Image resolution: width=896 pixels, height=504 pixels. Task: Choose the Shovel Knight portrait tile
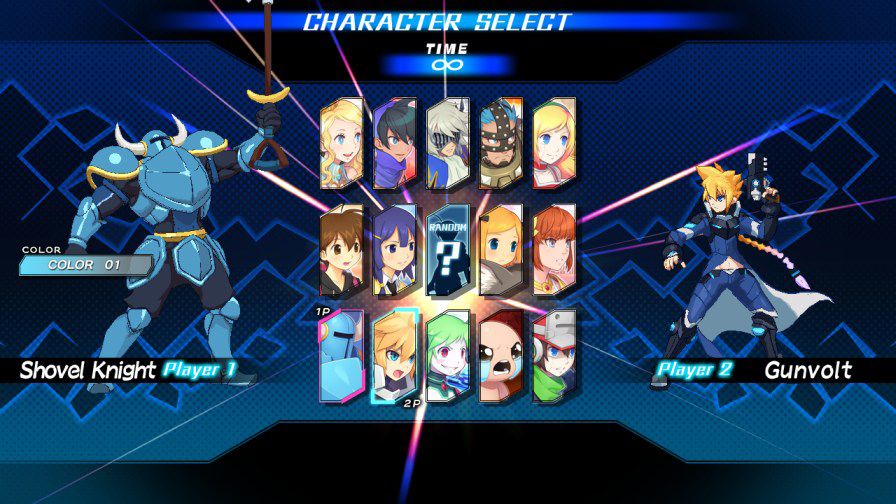pos(340,357)
